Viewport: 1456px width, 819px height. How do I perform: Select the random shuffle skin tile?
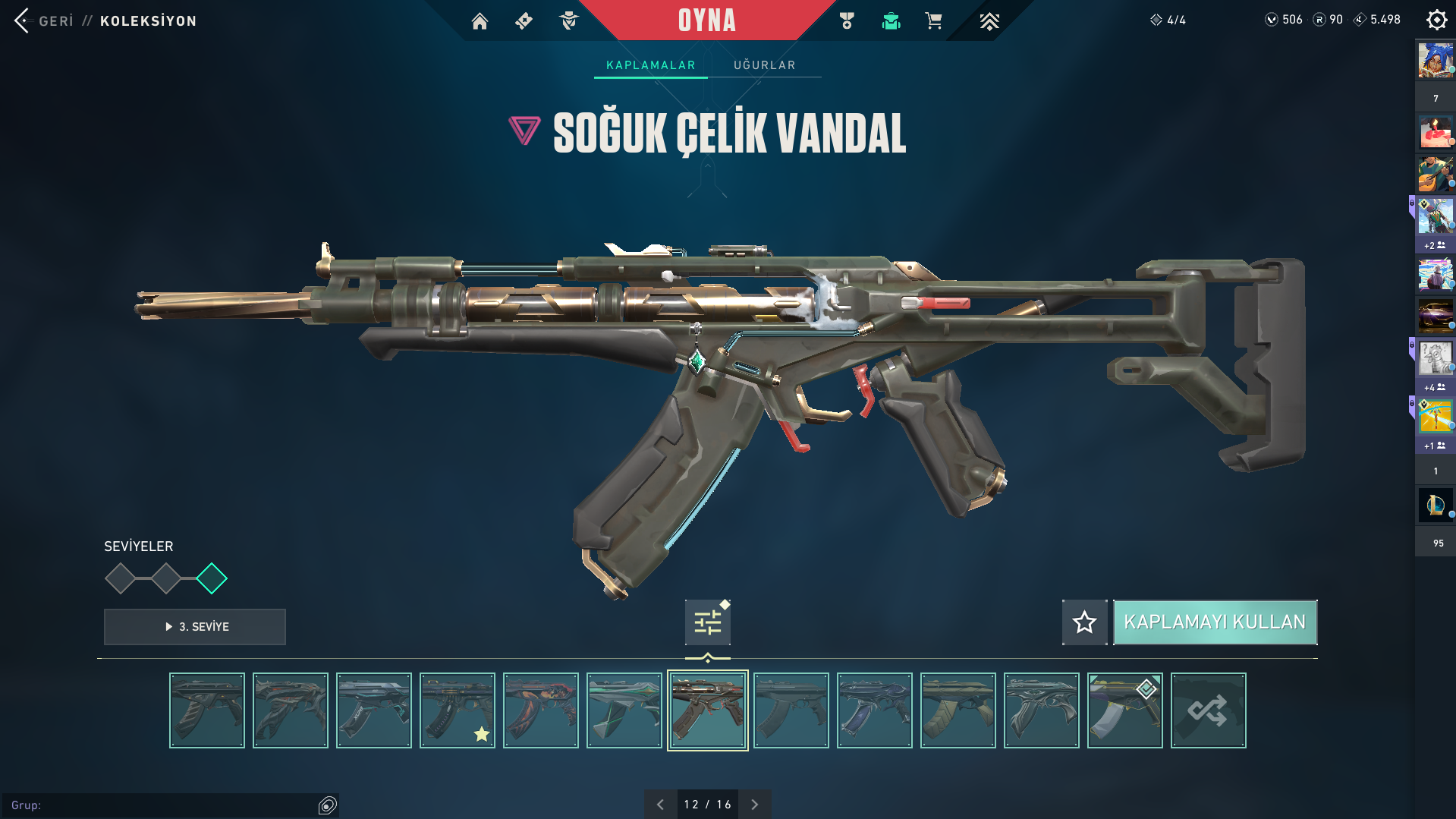pyautogui.click(x=1208, y=710)
